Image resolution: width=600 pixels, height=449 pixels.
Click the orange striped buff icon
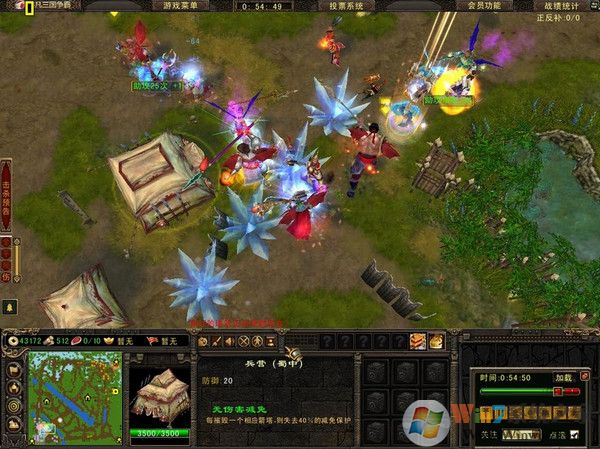tap(418, 342)
